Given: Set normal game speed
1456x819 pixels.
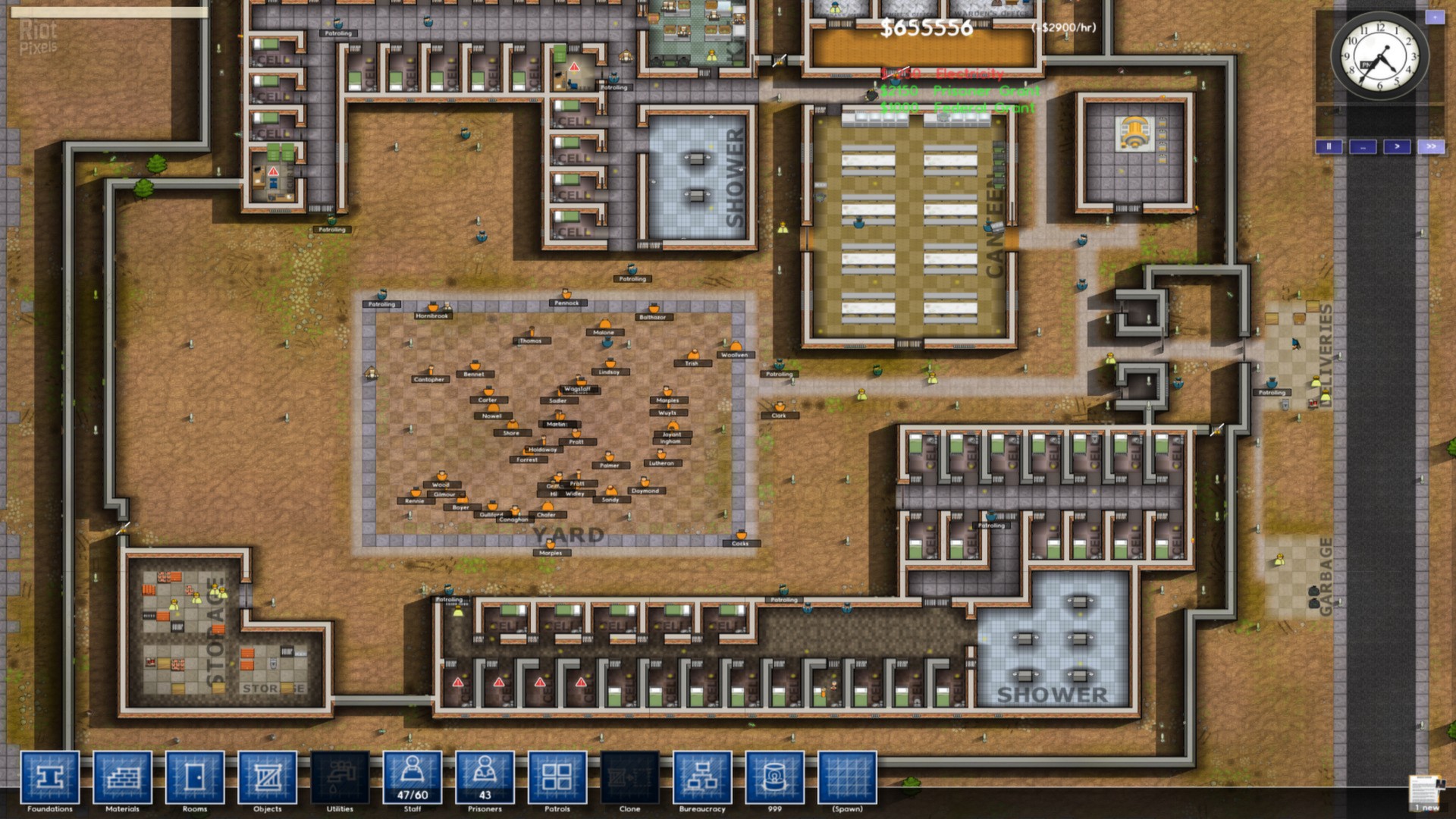Looking at the screenshot, I should pos(1398,147).
